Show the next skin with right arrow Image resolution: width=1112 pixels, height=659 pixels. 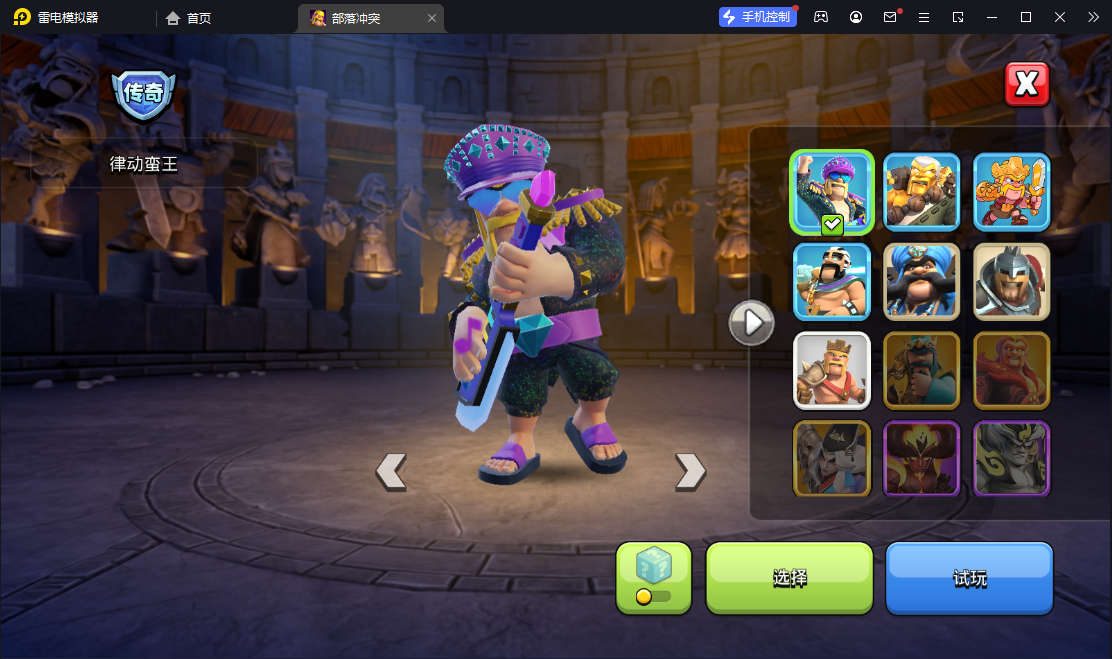point(690,471)
